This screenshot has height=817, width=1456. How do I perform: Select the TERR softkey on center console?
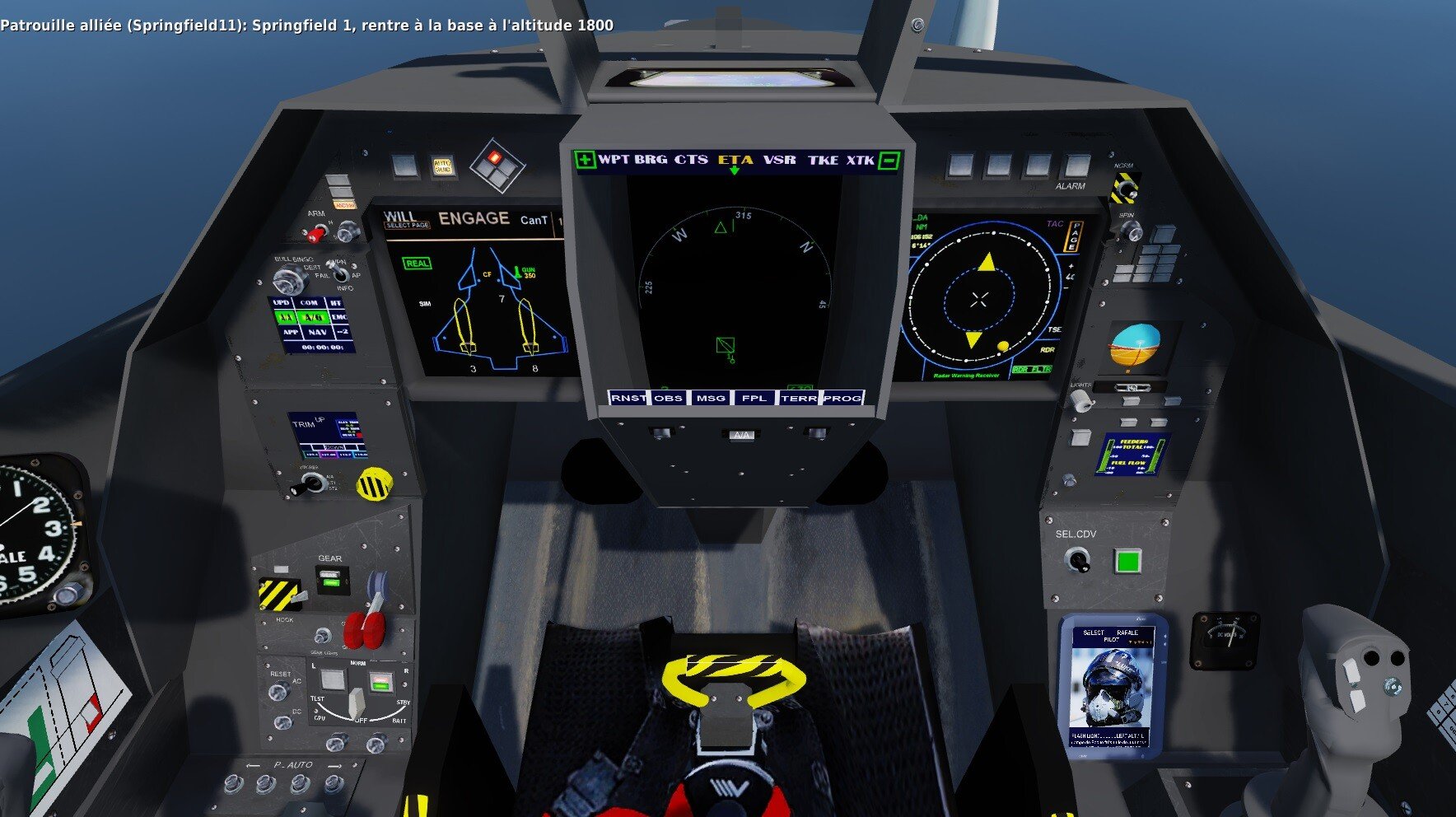click(798, 399)
